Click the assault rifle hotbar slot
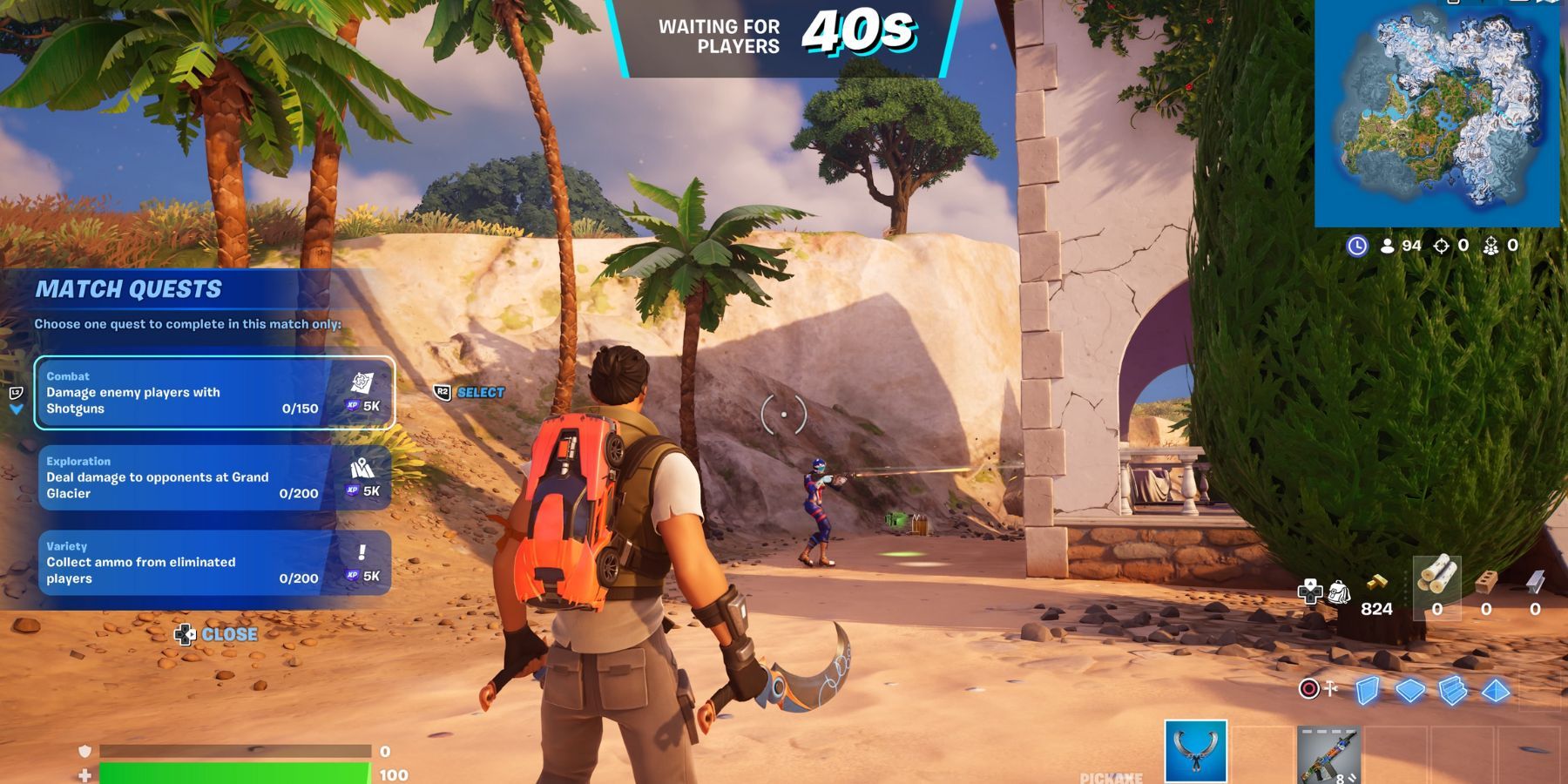The width and height of the screenshot is (1568, 784). point(1328,754)
